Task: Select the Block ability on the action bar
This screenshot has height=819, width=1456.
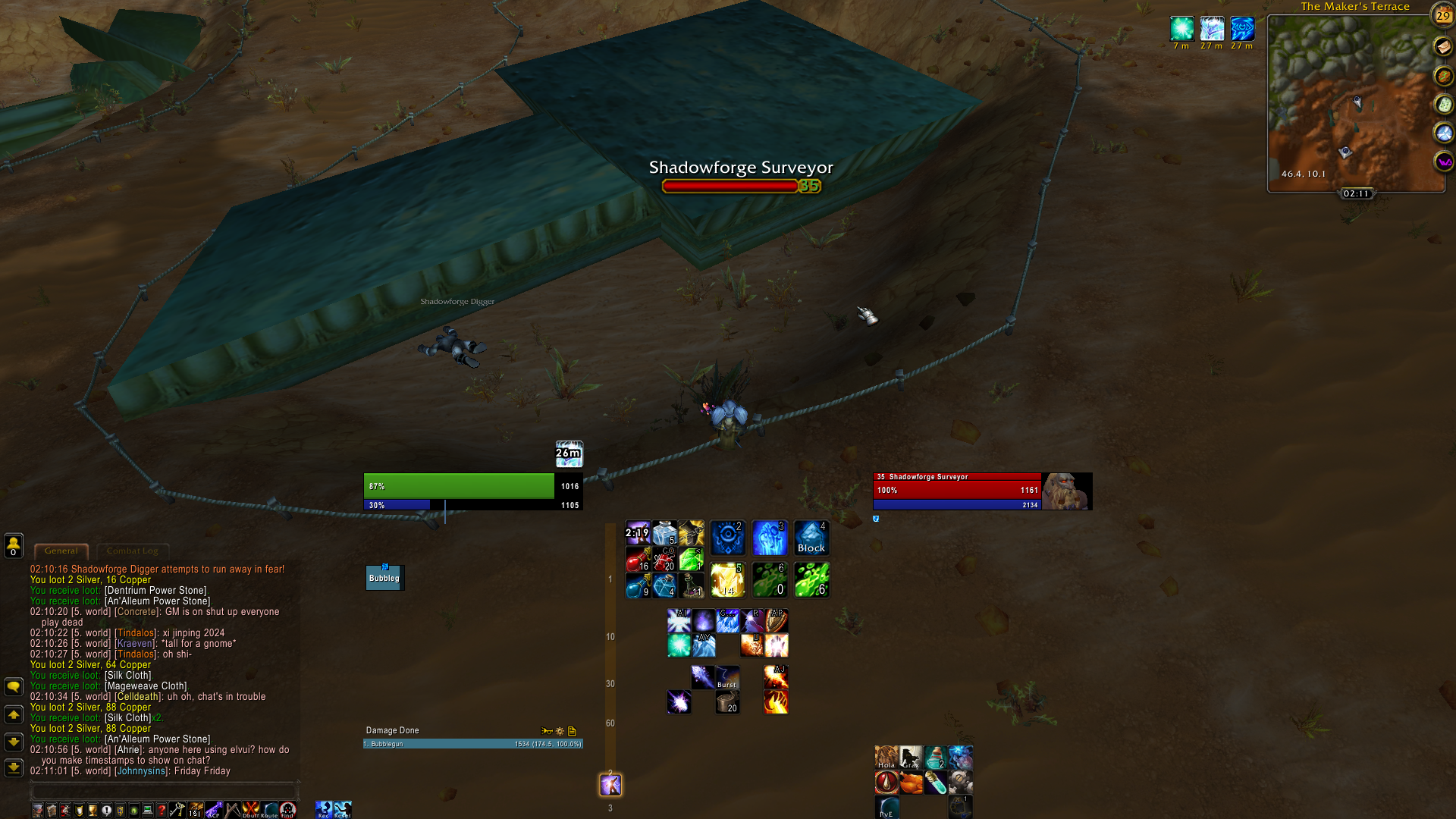Action: [x=811, y=537]
